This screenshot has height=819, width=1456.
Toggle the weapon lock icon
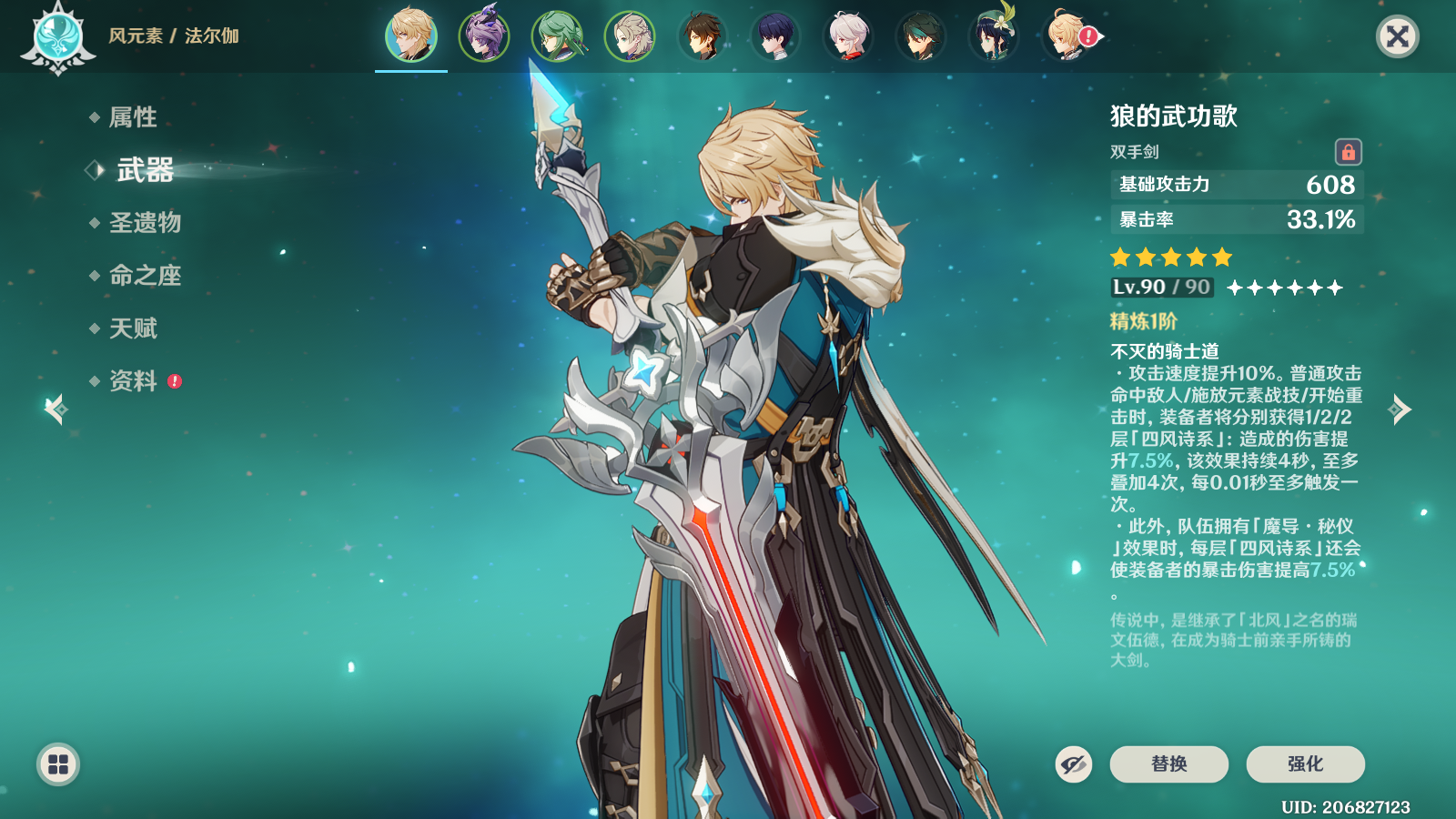pyautogui.click(x=1348, y=152)
